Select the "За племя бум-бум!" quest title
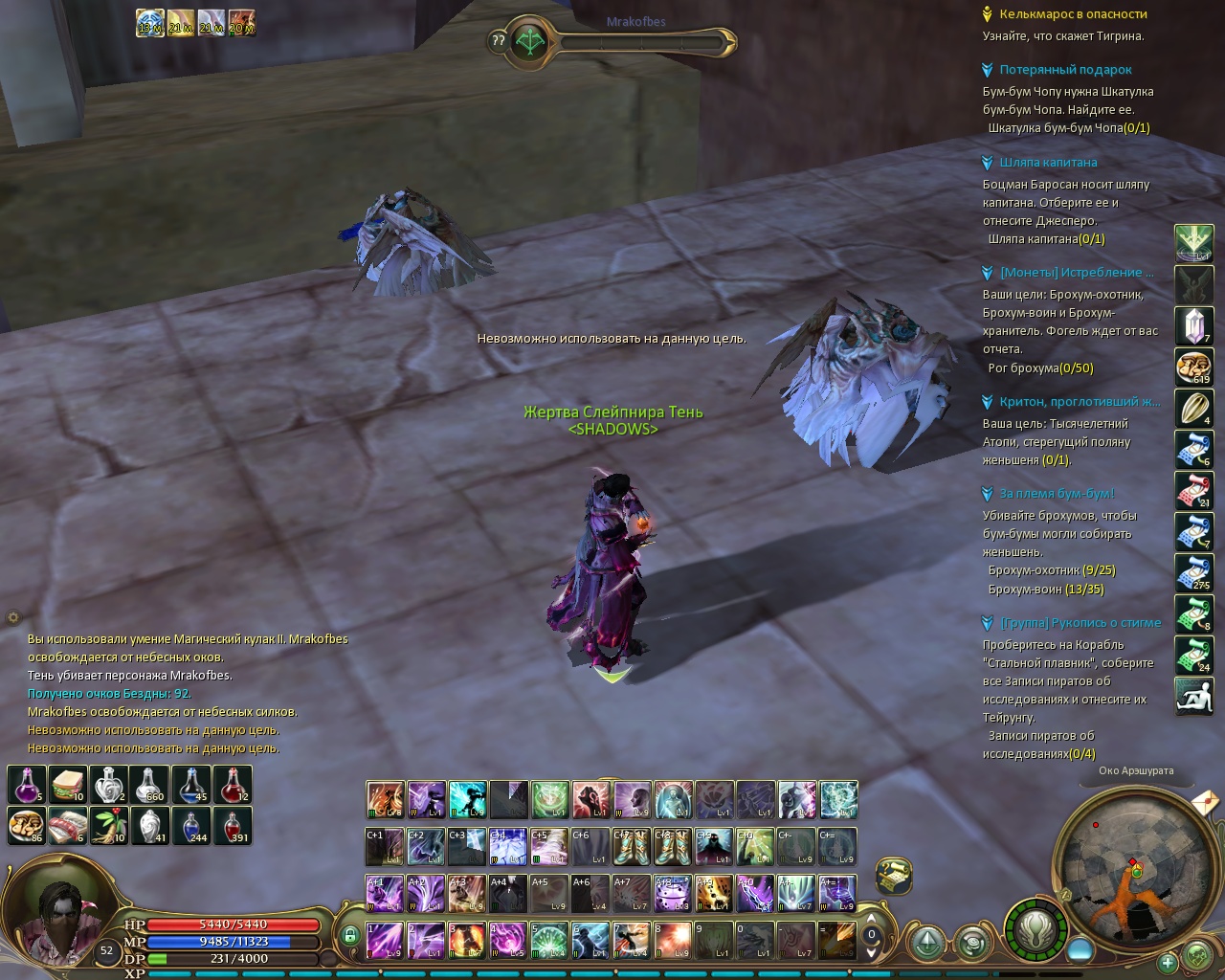The image size is (1225, 980). [1057, 494]
